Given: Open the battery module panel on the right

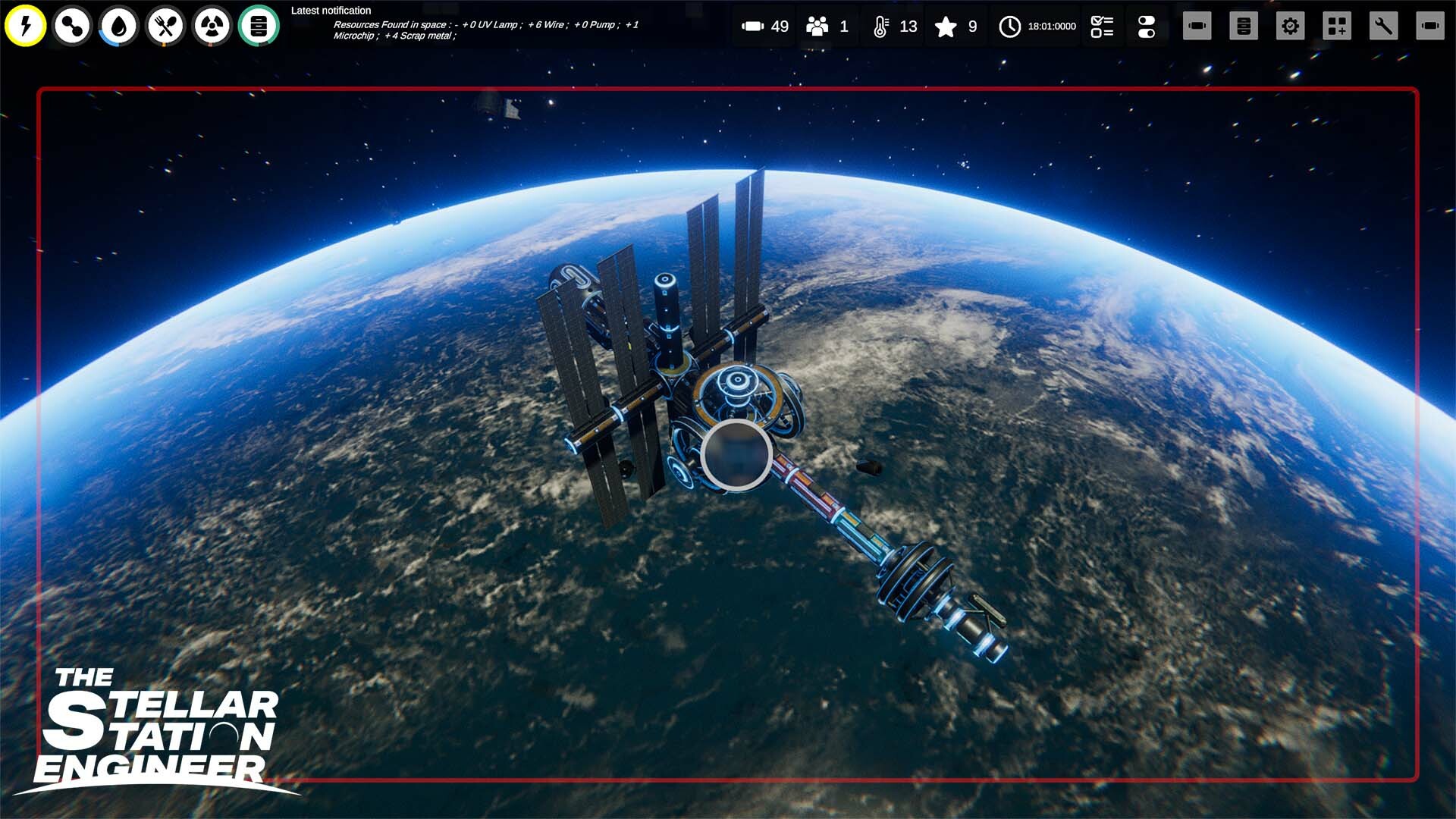Looking at the screenshot, I should [1197, 27].
